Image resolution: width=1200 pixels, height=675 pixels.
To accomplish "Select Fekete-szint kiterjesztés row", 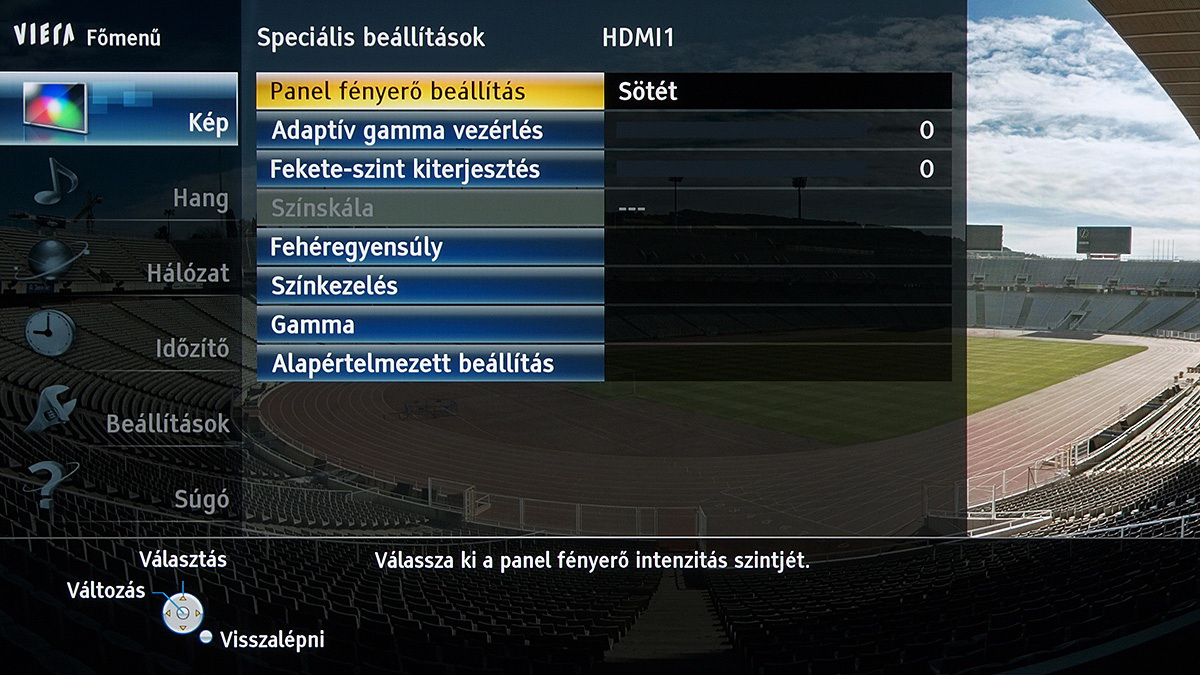I will pyautogui.click(x=430, y=169).
